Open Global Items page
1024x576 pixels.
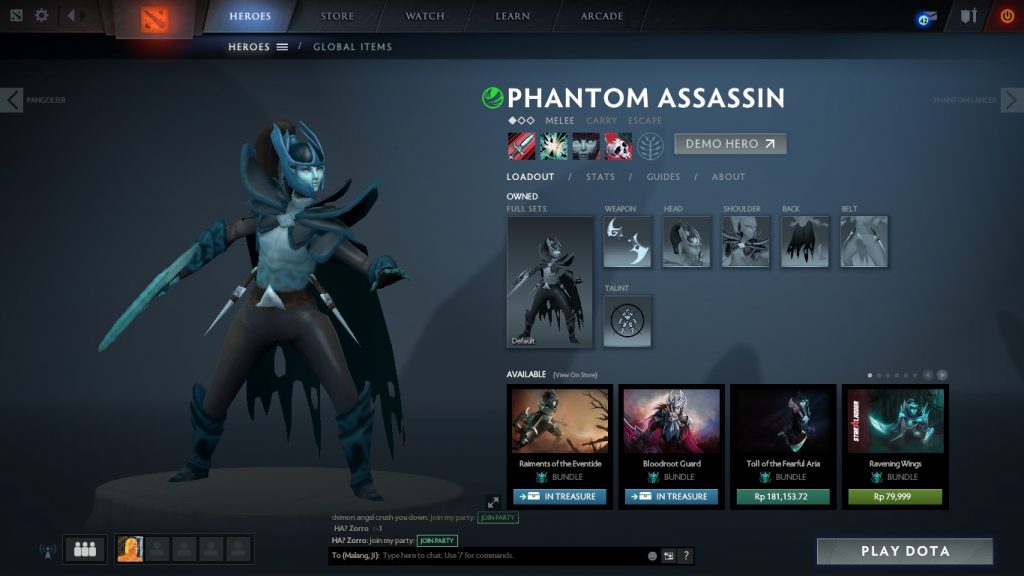352,47
